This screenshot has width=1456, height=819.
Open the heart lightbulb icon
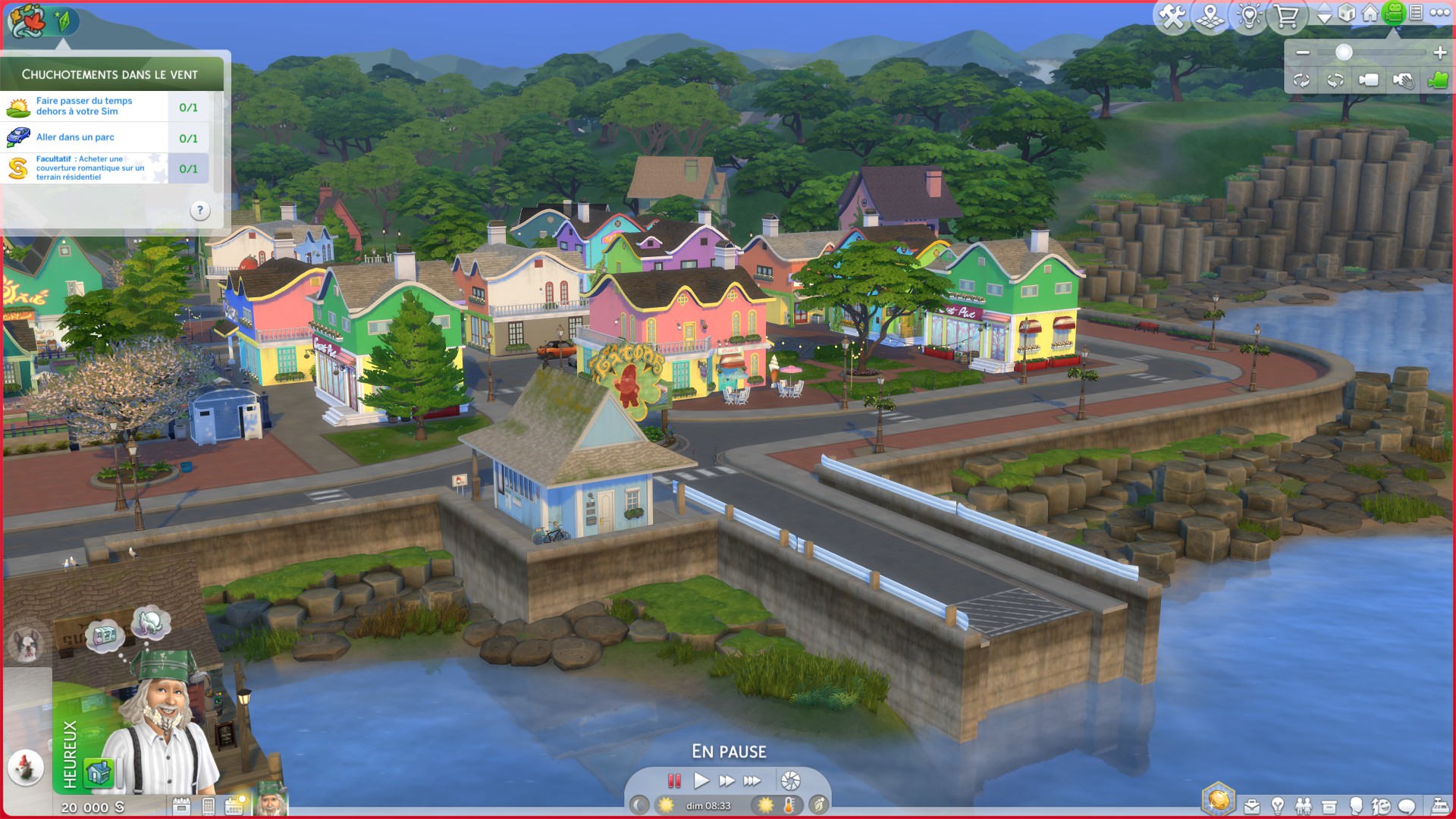(1249, 16)
